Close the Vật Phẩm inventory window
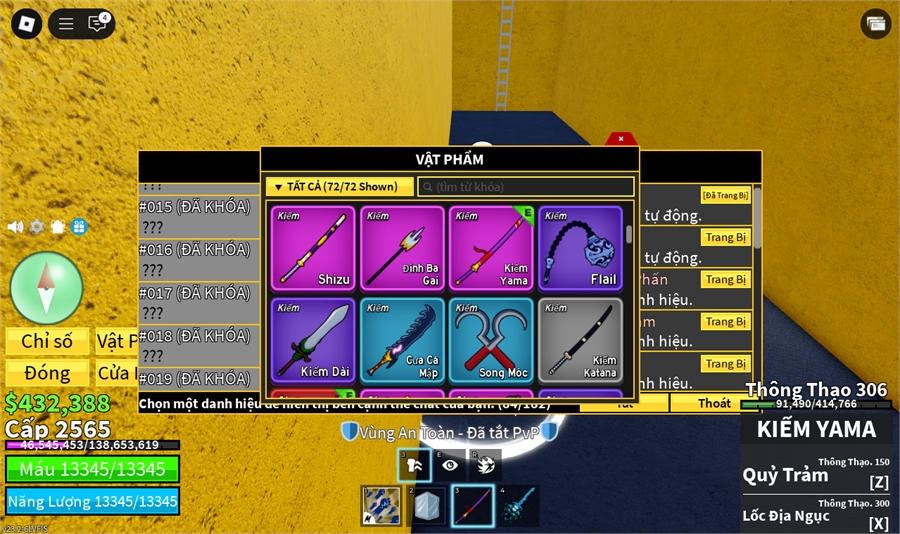The width and height of the screenshot is (900, 534). click(621, 139)
